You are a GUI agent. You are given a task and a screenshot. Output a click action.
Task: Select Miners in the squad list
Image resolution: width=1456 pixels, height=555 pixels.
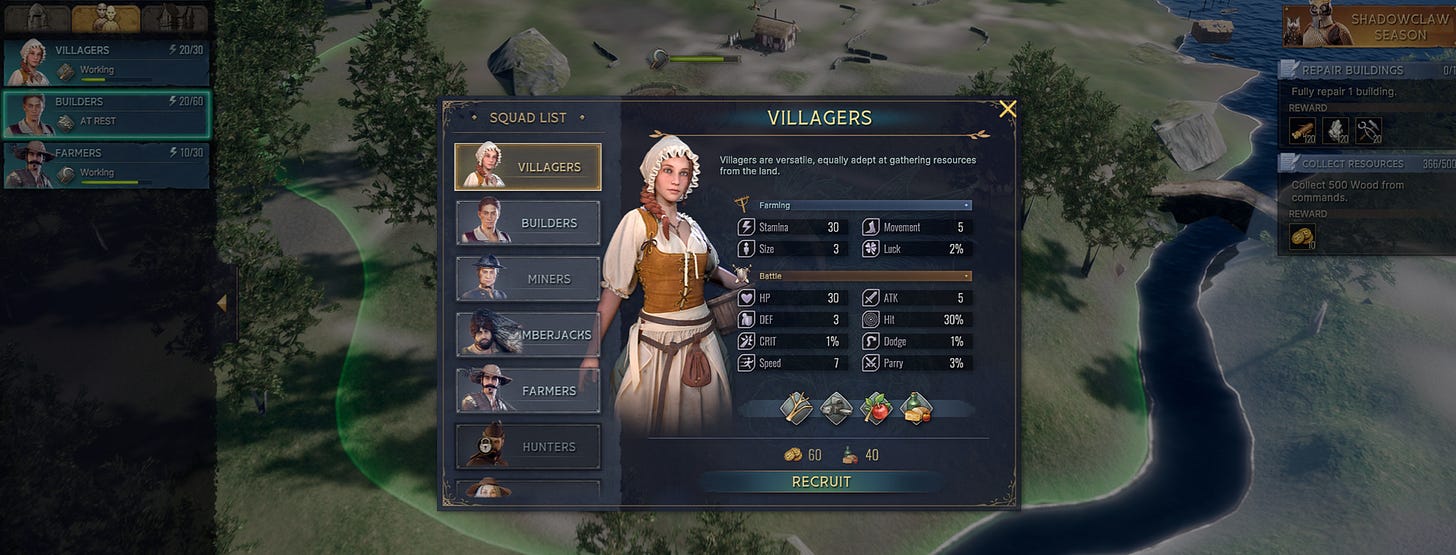click(528, 279)
